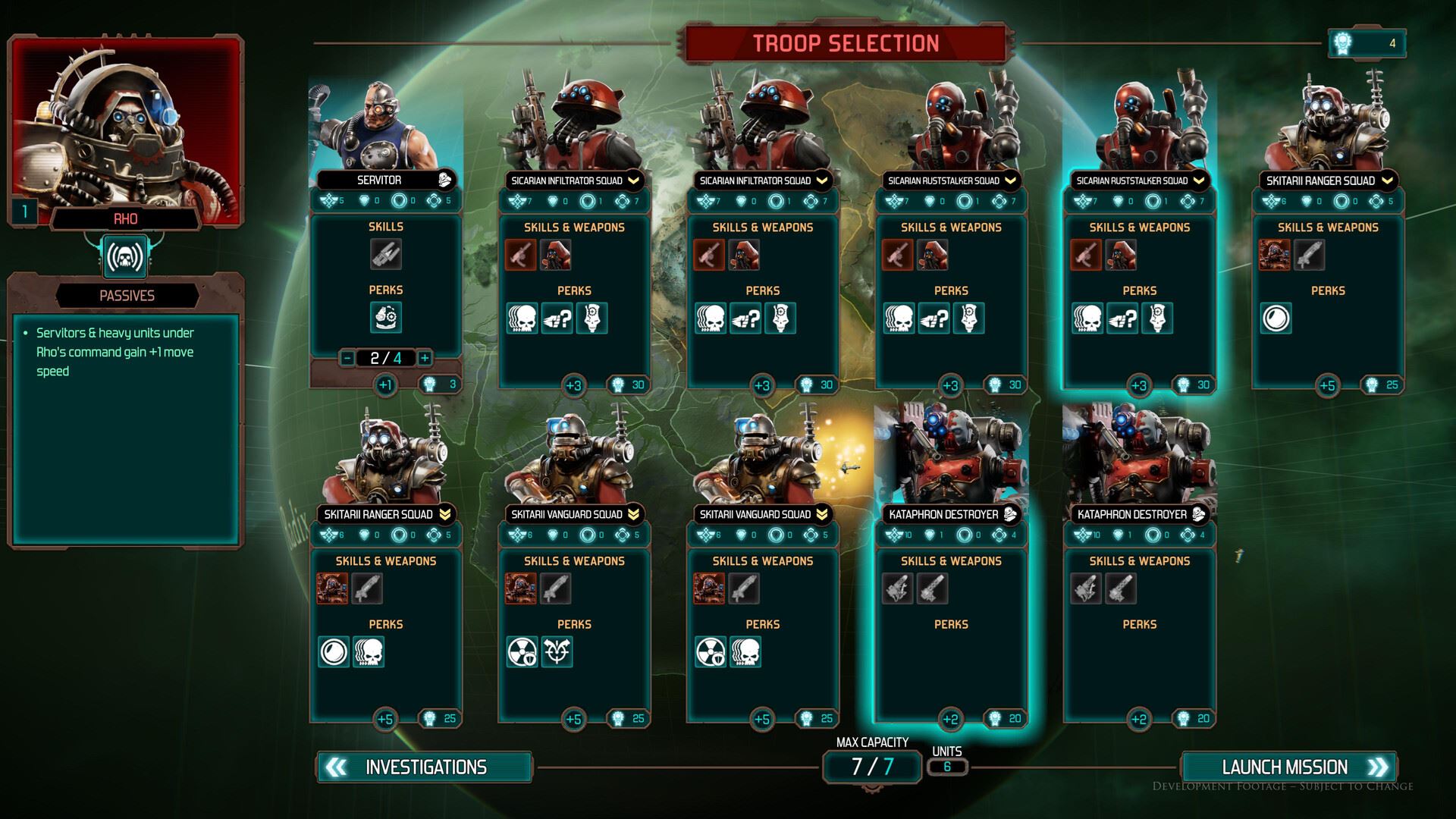1456x819 pixels.
Task: Choose the glowing highlighted Sicarian Ruststalker Squad
Action: [x=1139, y=288]
